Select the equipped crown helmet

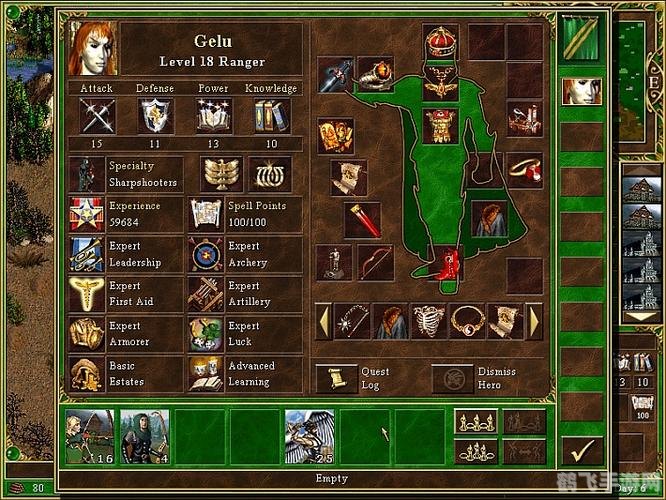tap(440, 42)
